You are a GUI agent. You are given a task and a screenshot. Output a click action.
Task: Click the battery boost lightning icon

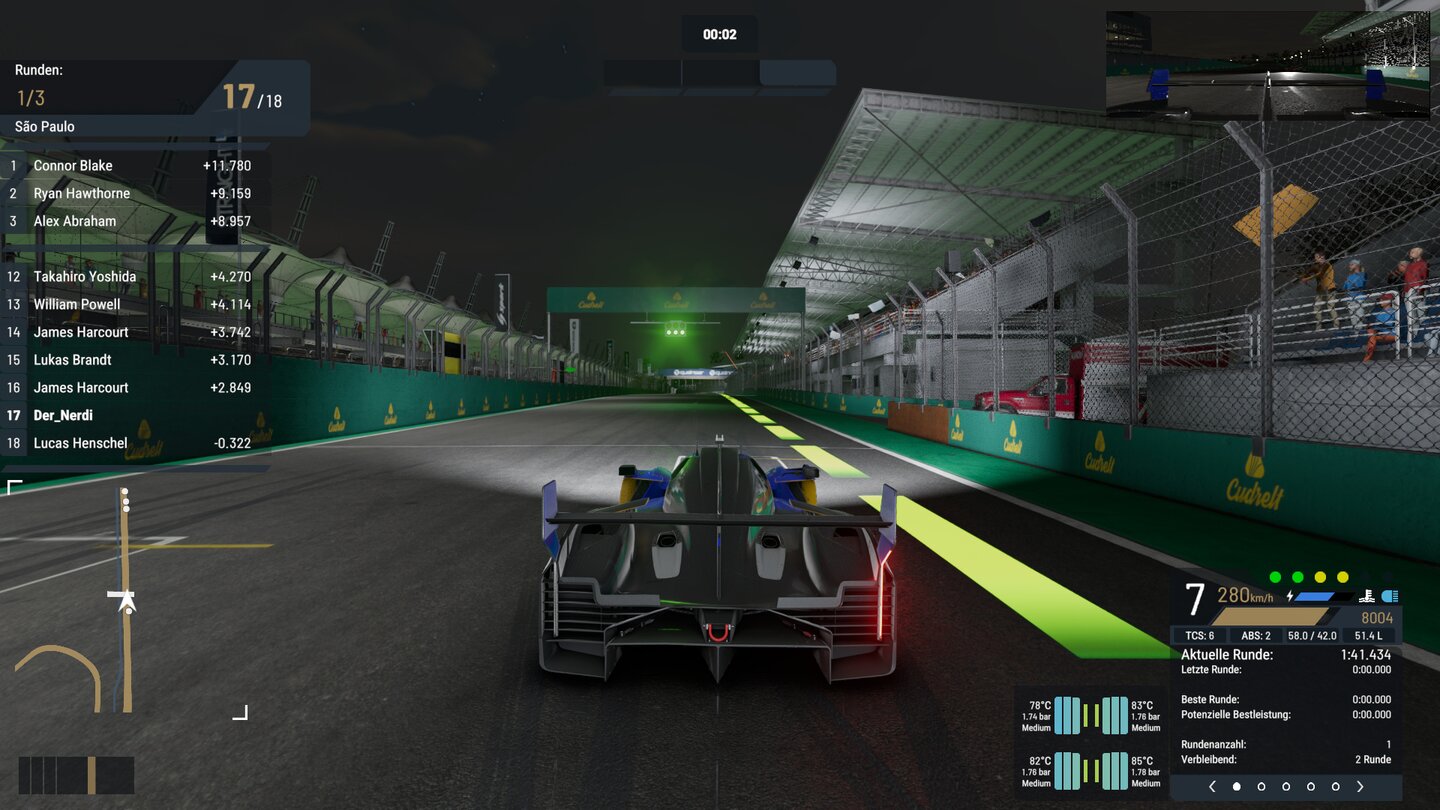1291,595
